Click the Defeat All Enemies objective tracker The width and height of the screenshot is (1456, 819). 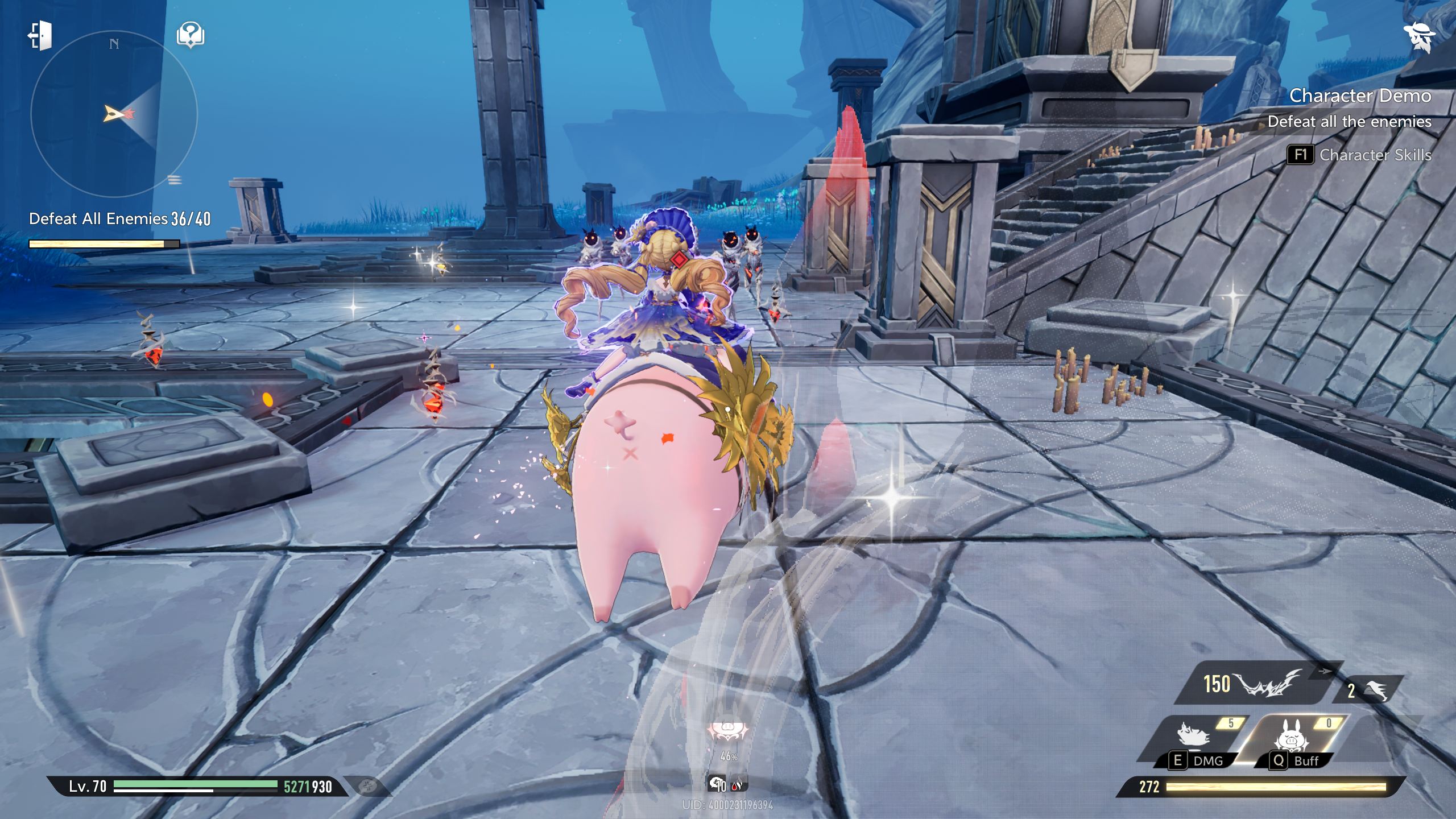119,219
